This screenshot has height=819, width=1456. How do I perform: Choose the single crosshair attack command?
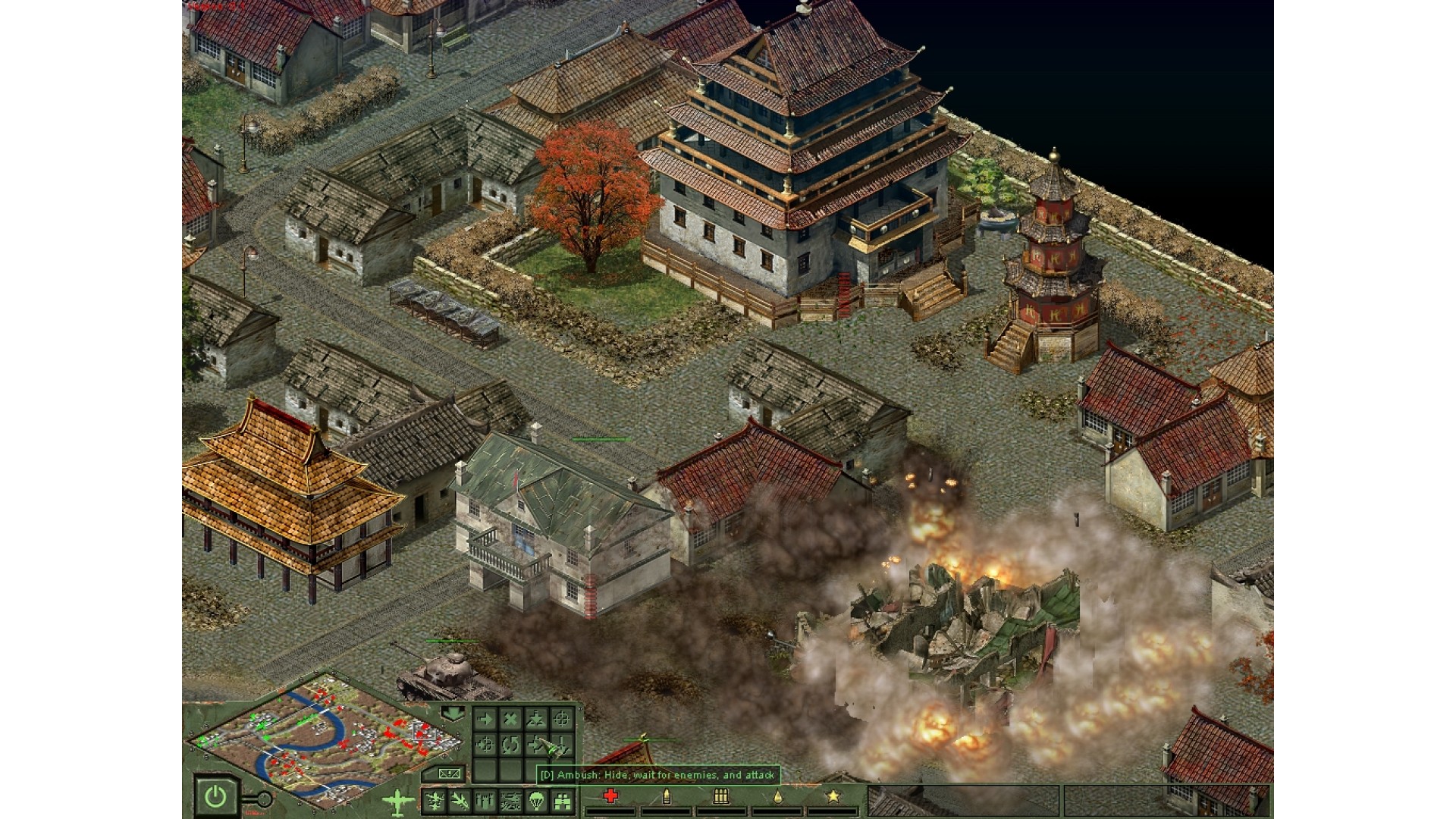coord(562,719)
